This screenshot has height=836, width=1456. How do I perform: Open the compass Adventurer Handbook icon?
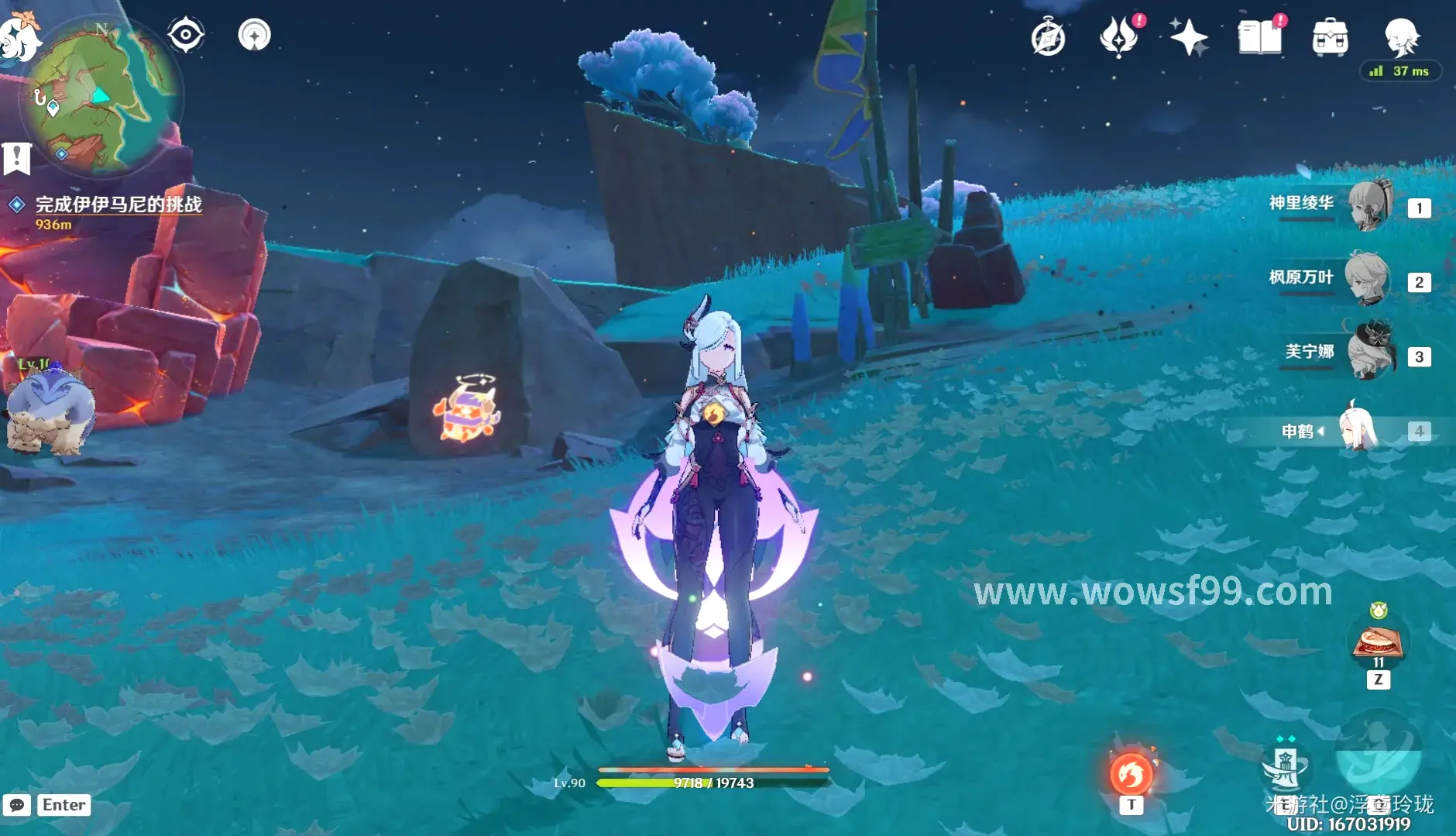1048,37
